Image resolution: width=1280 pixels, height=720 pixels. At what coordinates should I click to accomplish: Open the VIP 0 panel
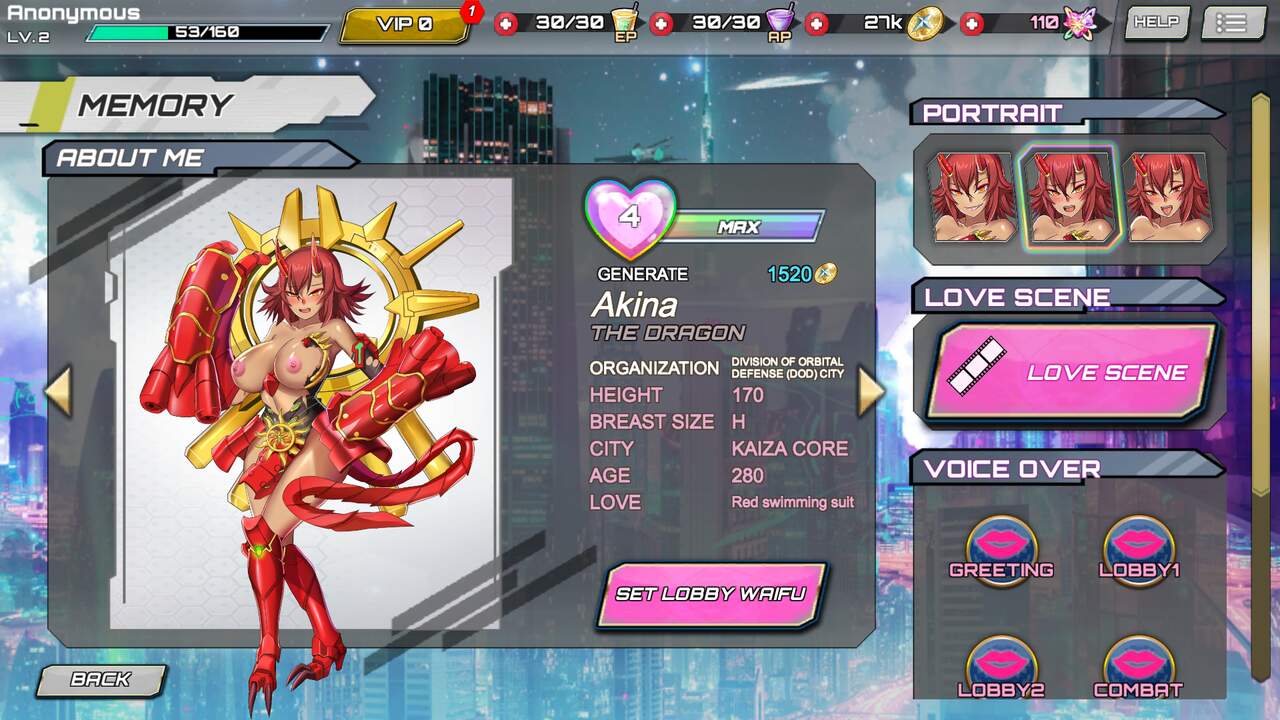click(x=405, y=25)
